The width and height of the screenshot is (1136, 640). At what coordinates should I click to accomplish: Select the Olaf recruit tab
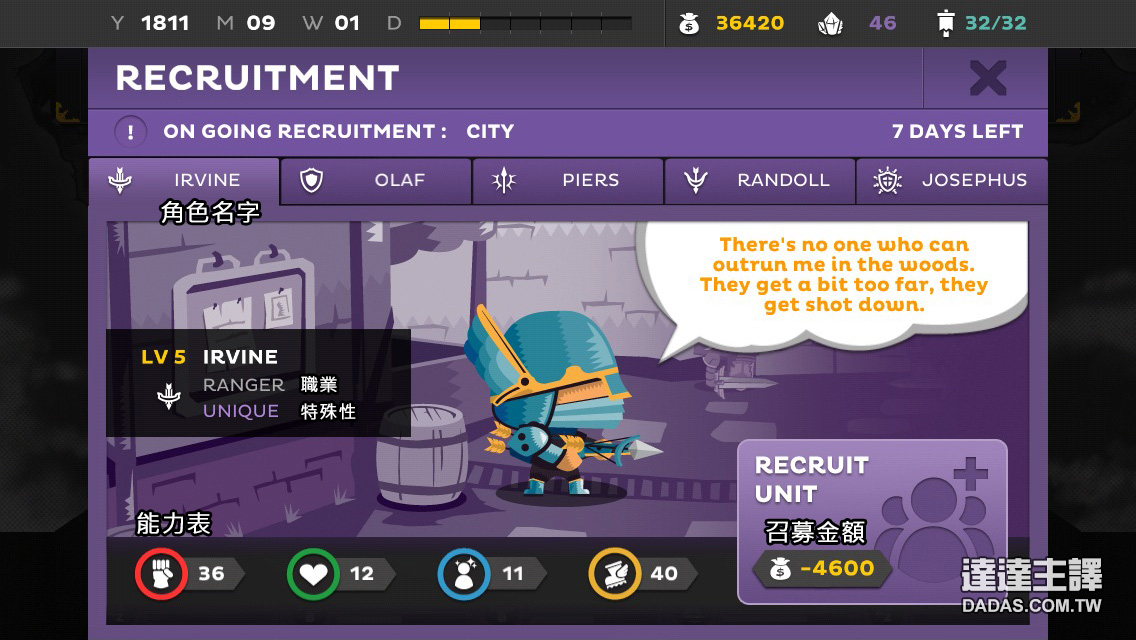pos(376,181)
